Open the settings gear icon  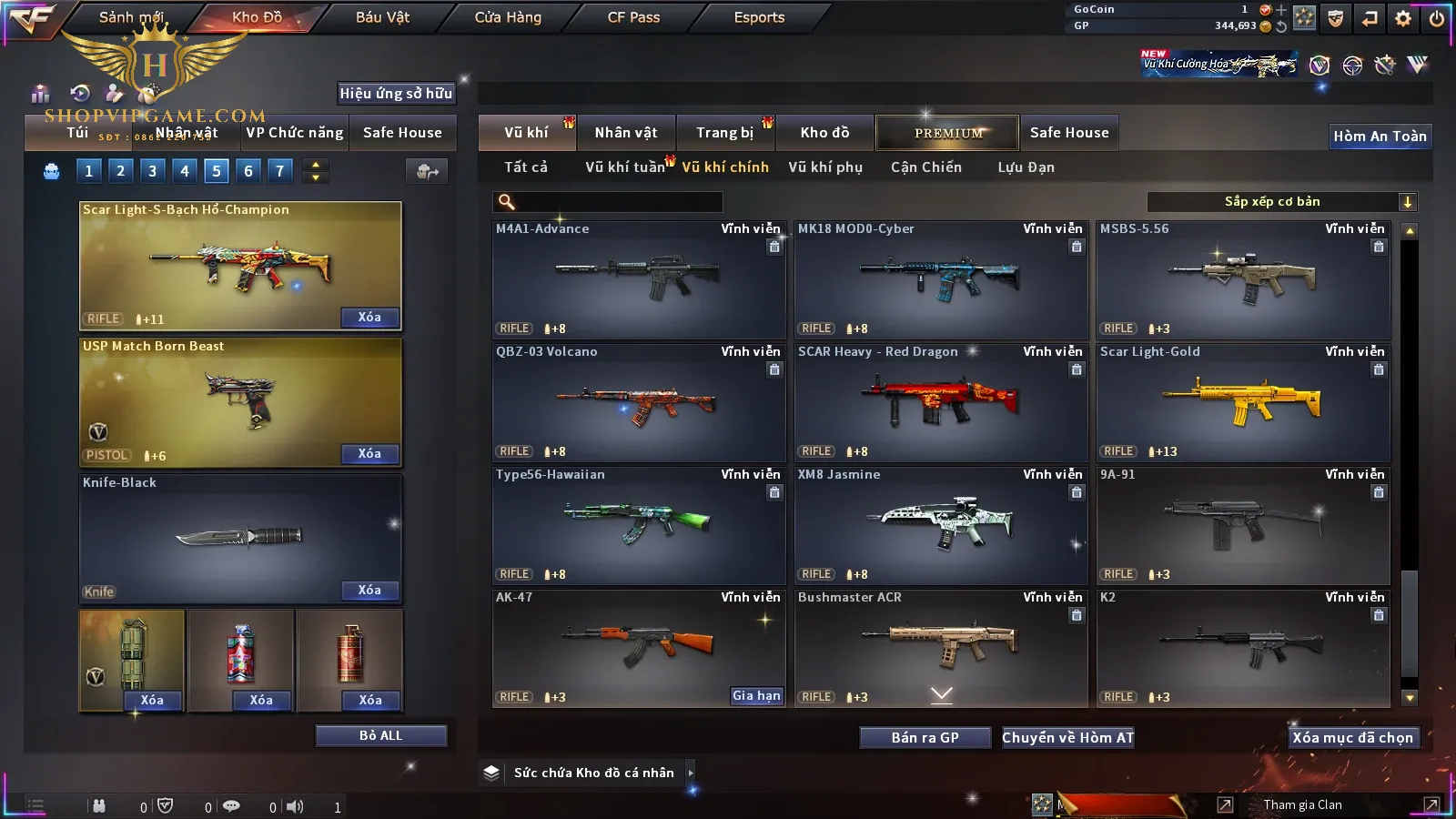[1403, 18]
